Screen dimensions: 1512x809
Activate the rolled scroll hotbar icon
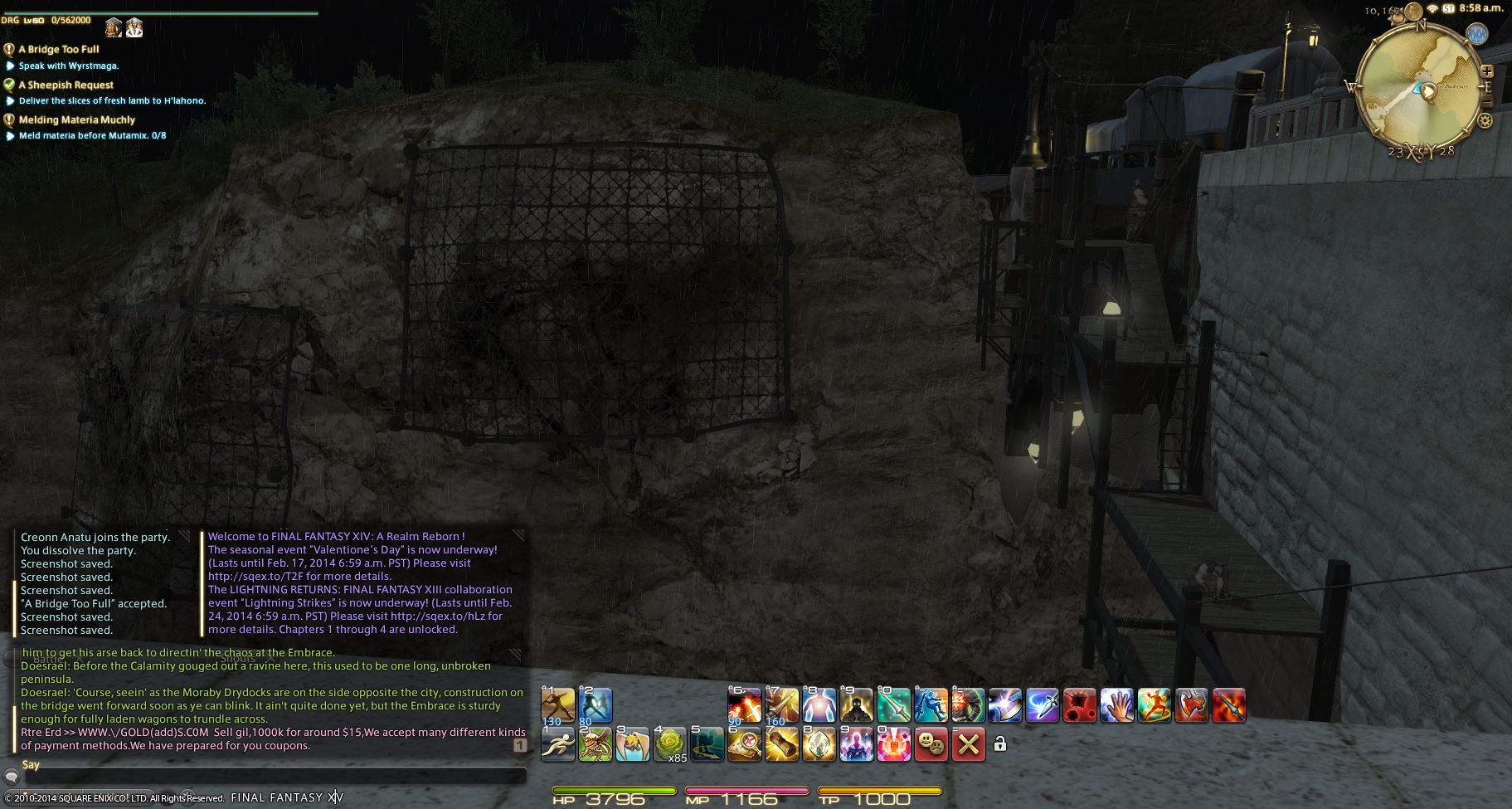click(x=781, y=744)
